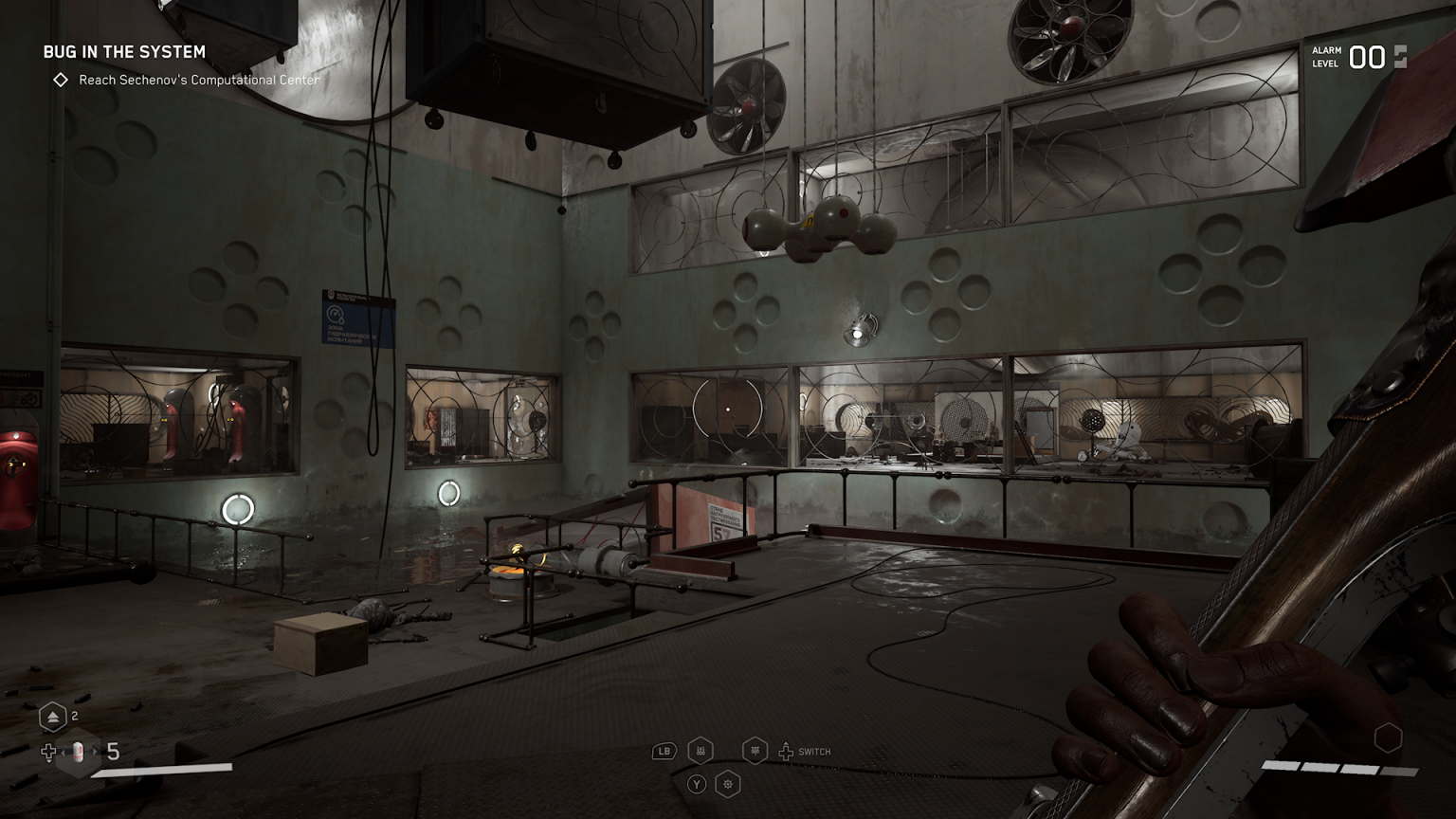
Task: Activate the D-pad SWITCH prompt
Action: coord(786,751)
